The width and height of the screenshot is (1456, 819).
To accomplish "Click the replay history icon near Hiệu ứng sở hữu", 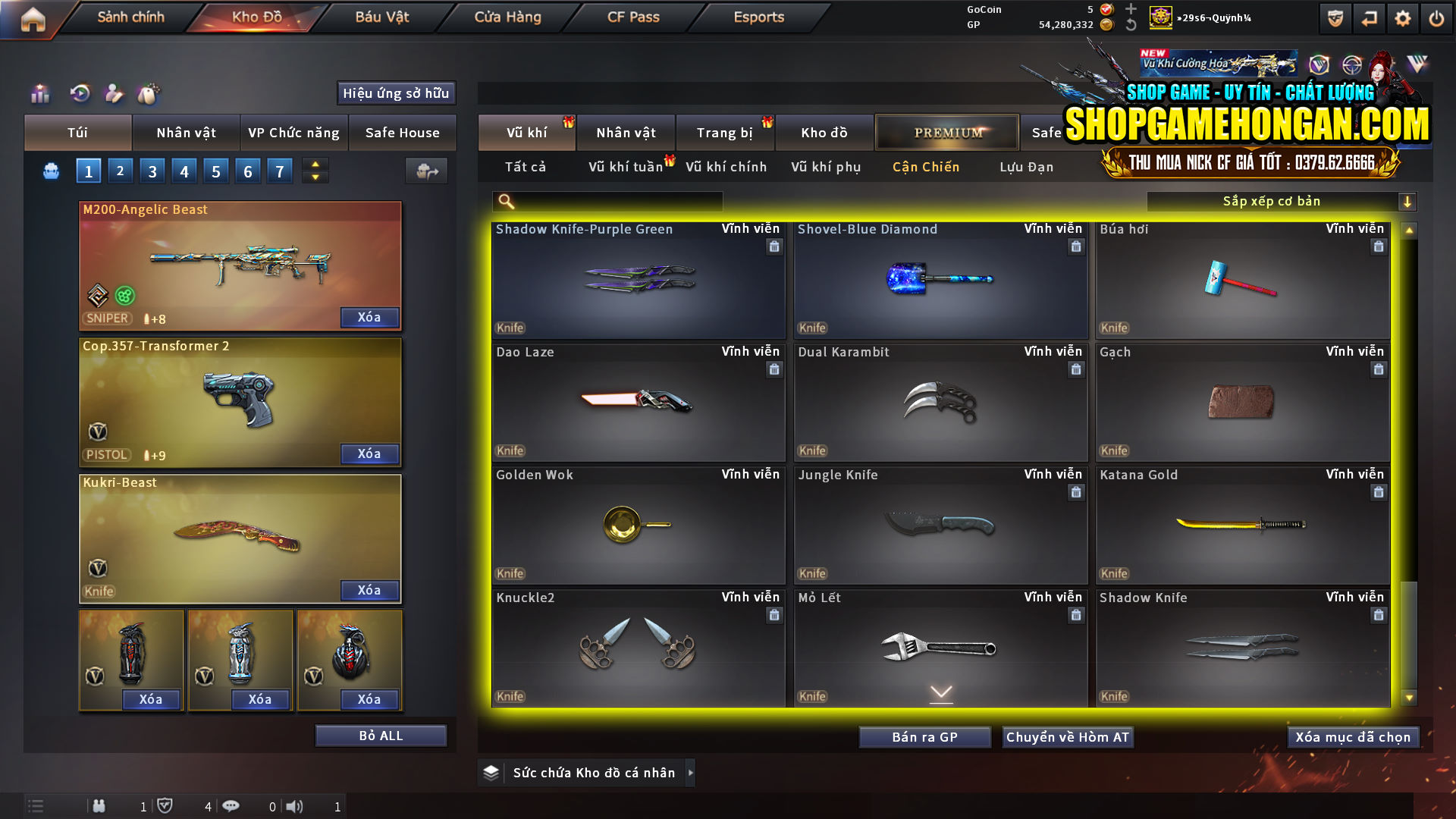I will point(79,93).
